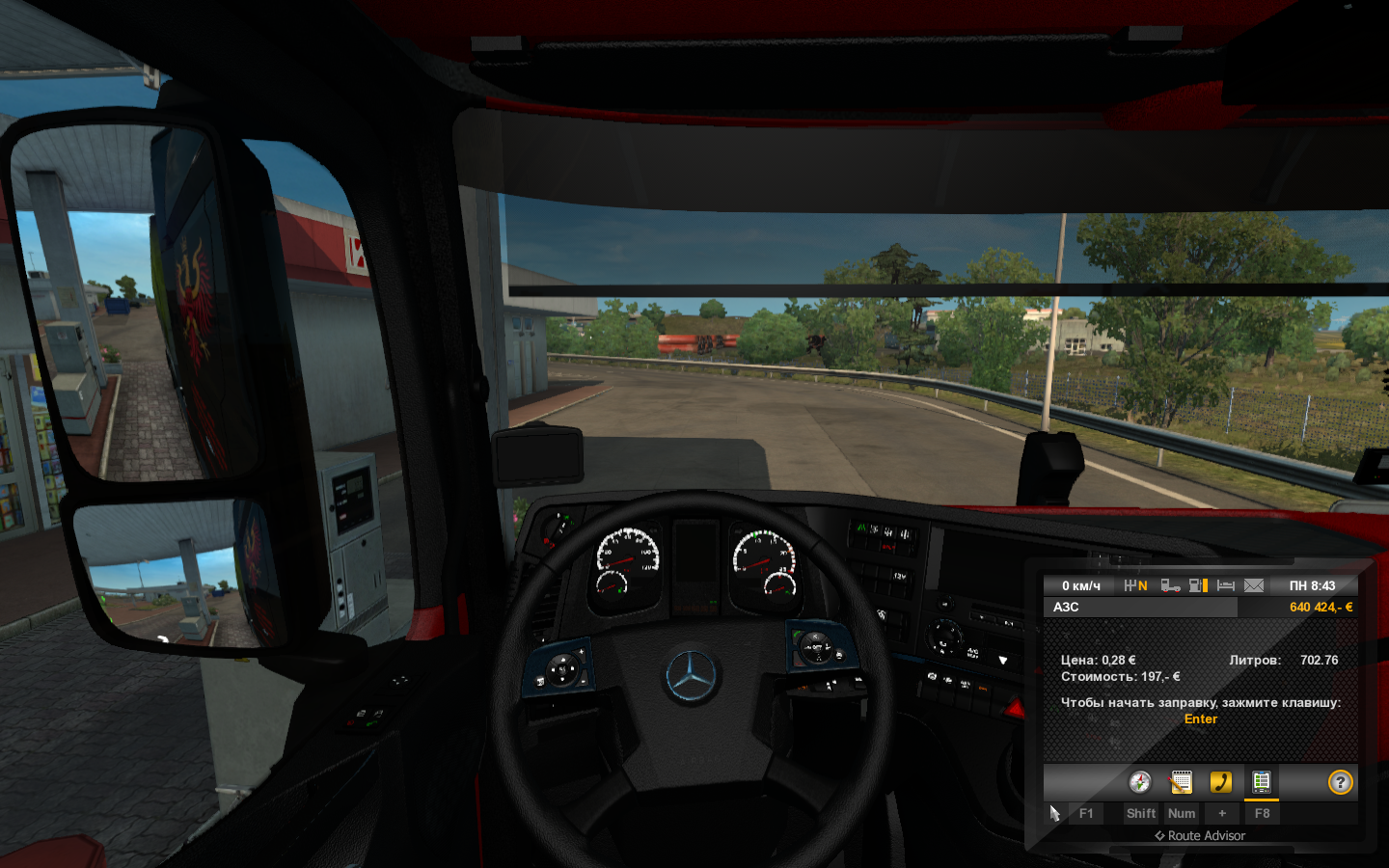Switch to the job notepad tab

pos(1181,782)
